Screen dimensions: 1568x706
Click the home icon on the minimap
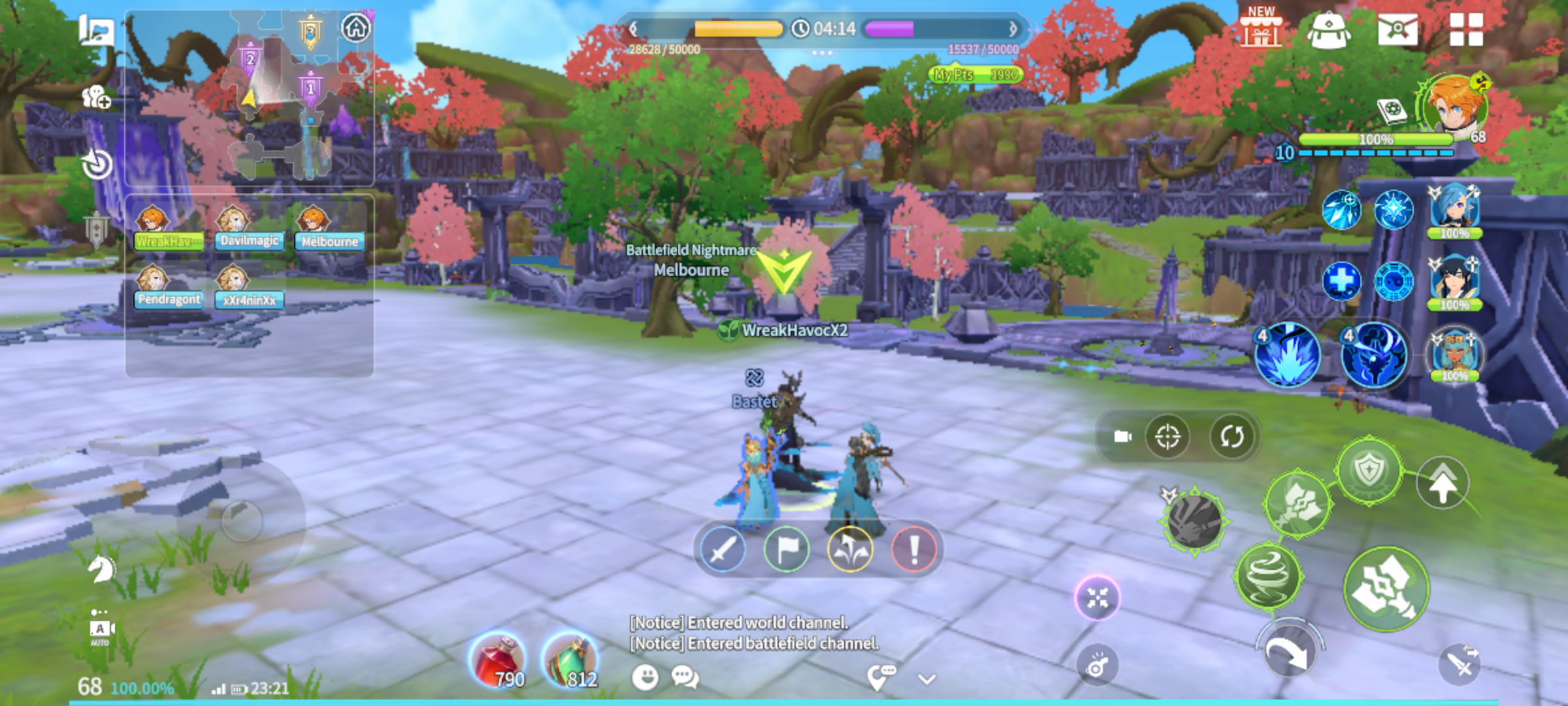click(356, 28)
